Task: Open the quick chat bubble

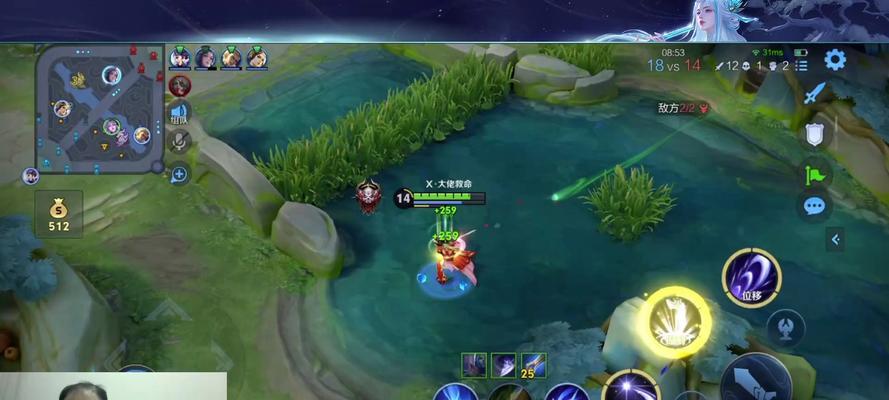Action: point(815,207)
